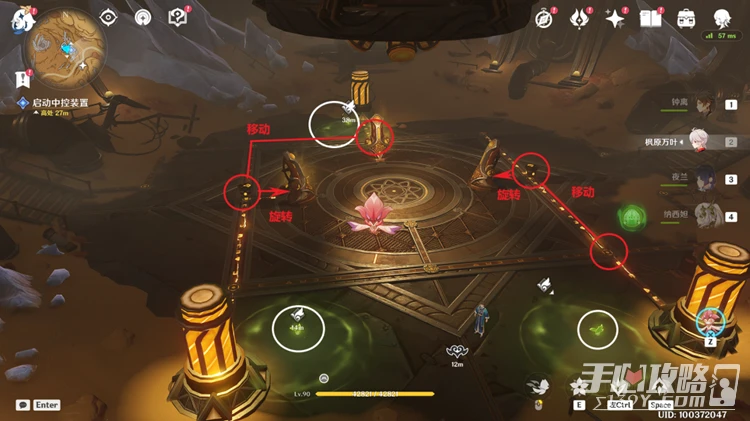Select the 启动中控装置 quest tracker

coord(60,102)
